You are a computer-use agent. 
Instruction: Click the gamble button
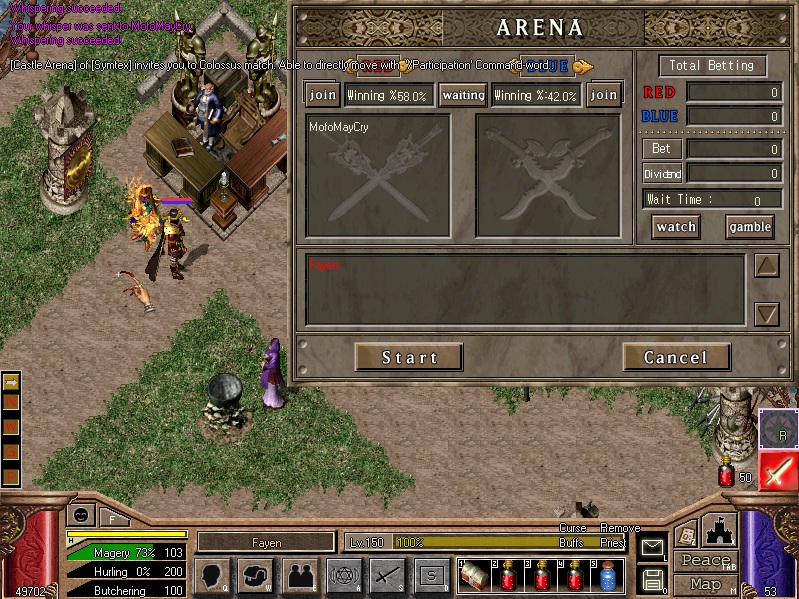[749, 227]
